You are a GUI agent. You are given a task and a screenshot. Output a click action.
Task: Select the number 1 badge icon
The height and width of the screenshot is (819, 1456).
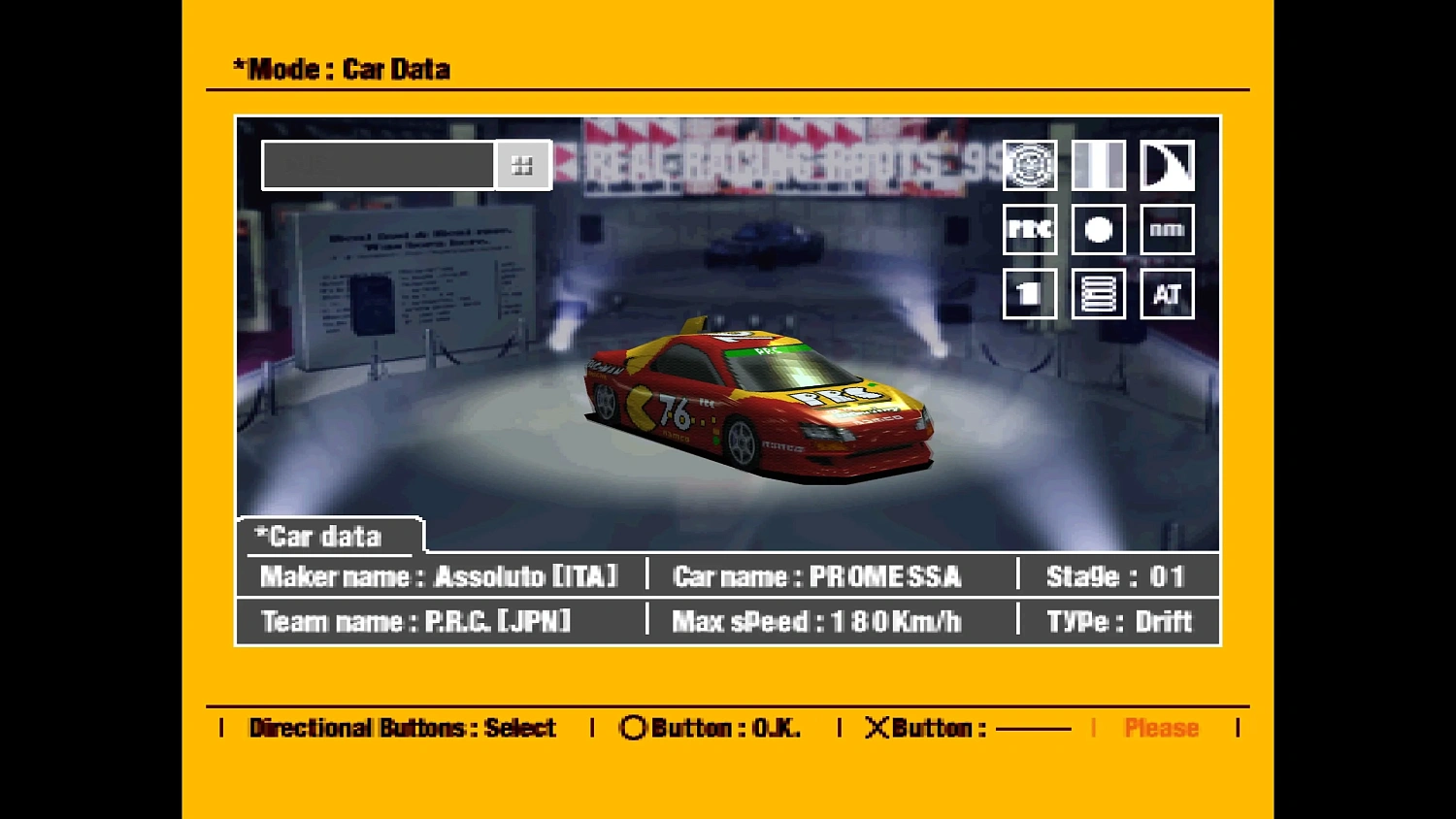pyautogui.click(x=1029, y=294)
